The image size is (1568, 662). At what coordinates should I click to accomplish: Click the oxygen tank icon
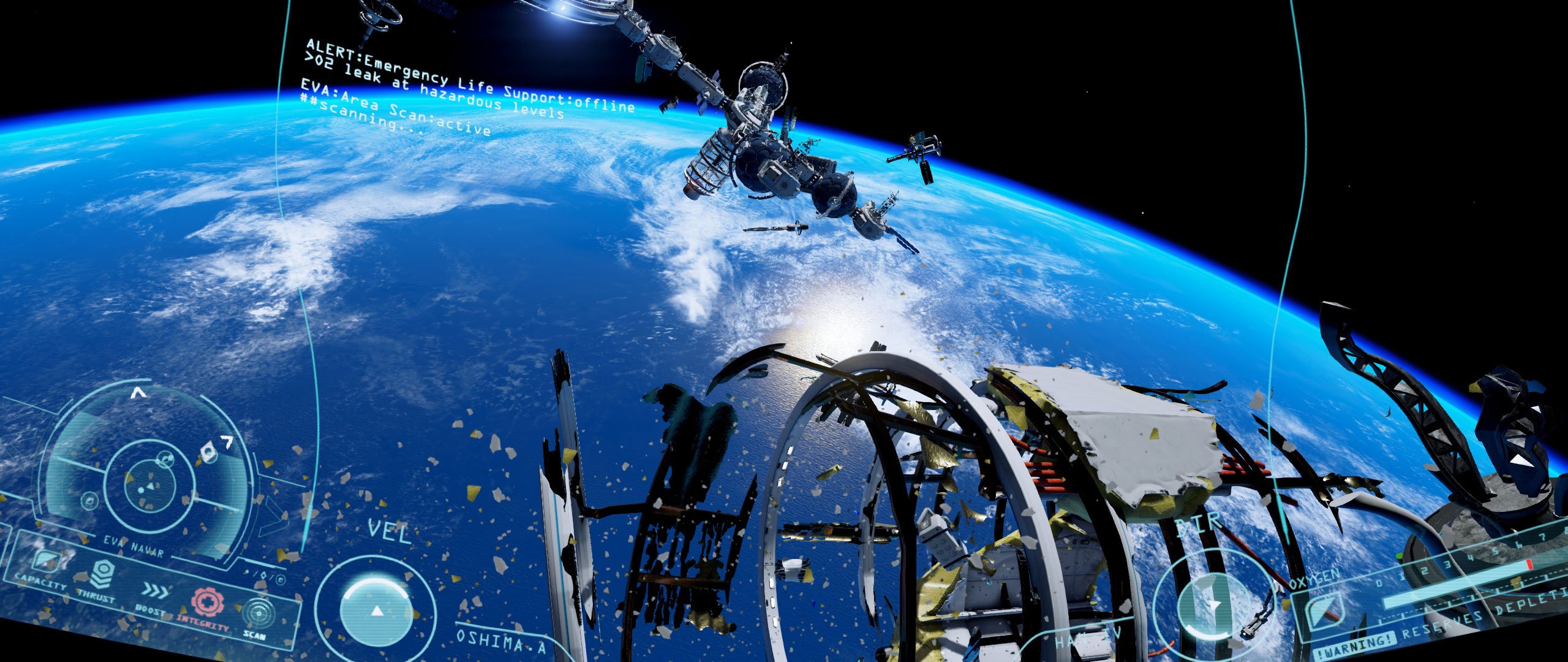(x=1323, y=611)
